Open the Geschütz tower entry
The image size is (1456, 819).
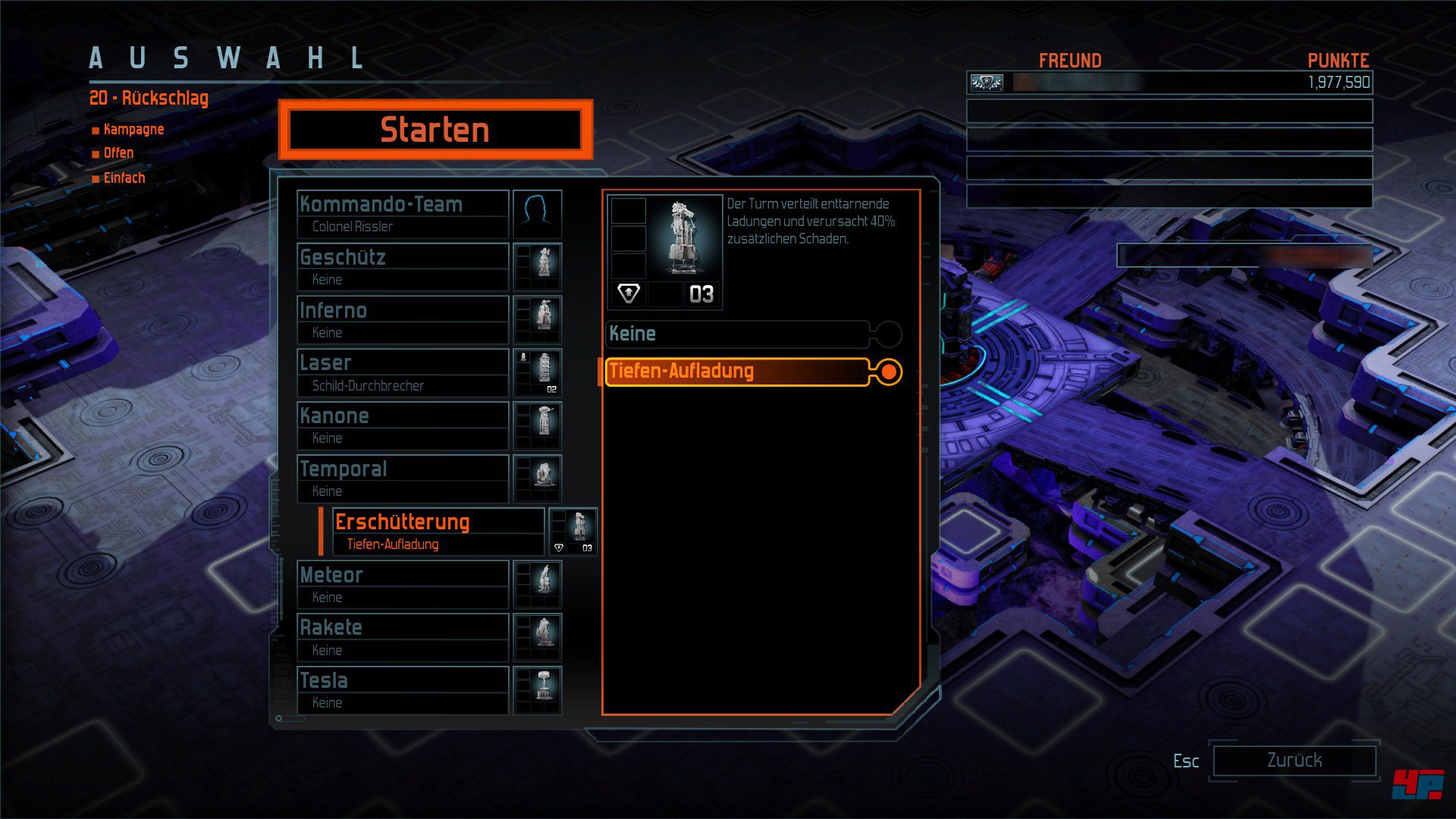pyautogui.click(x=403, y=267)
